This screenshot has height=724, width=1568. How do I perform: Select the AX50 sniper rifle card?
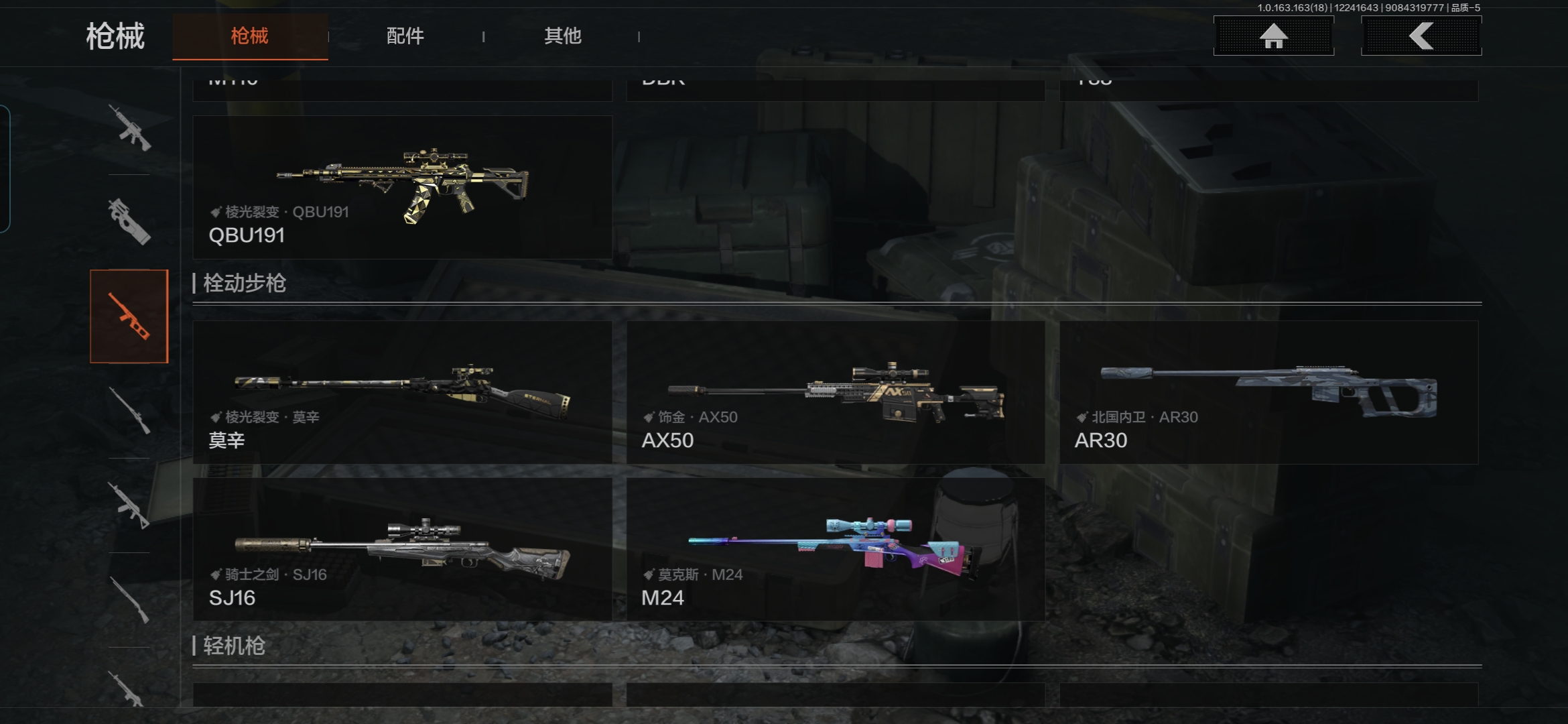(x=836, y=392)
